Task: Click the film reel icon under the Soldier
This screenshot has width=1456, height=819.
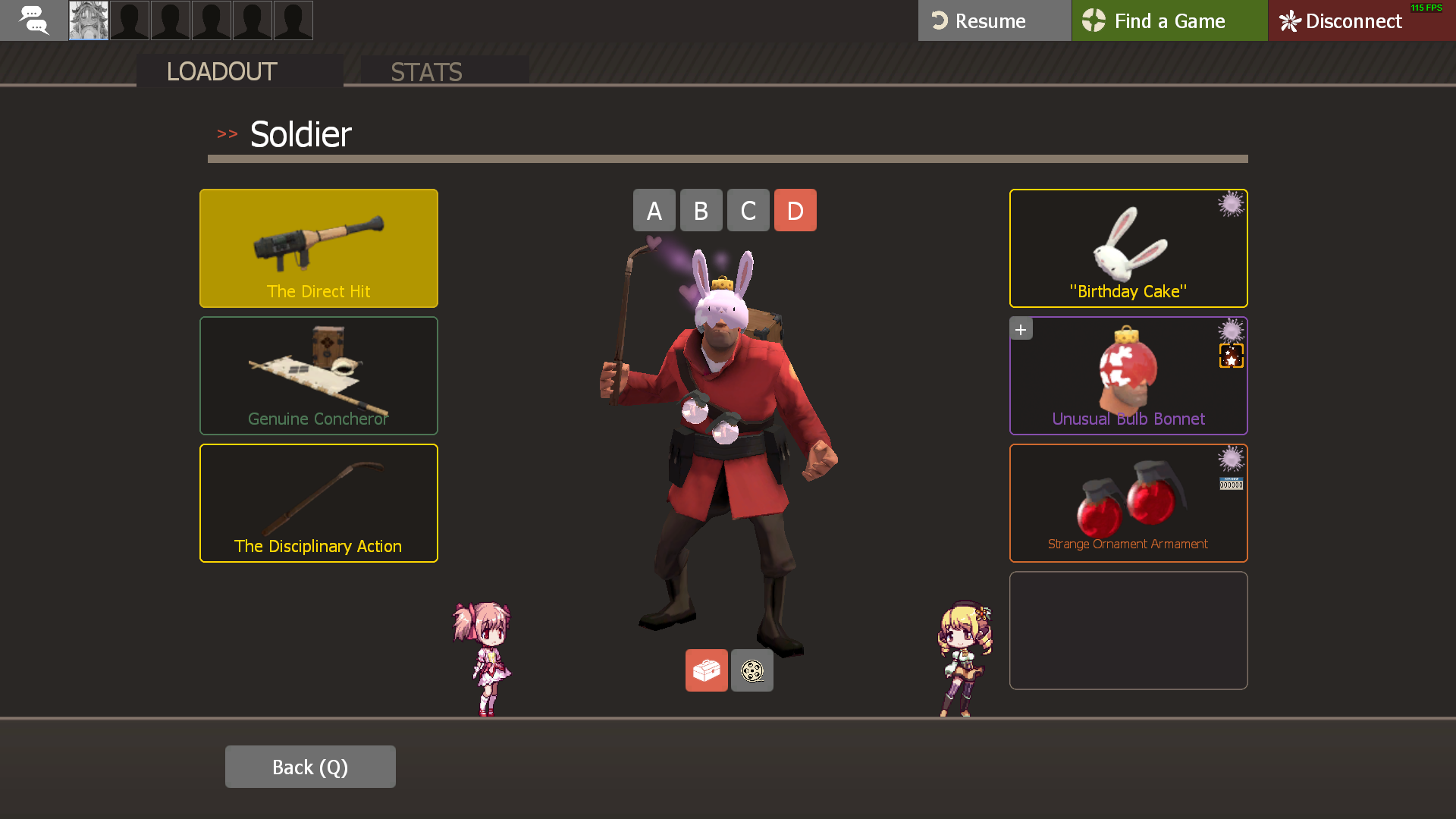Action: (752, 670)
